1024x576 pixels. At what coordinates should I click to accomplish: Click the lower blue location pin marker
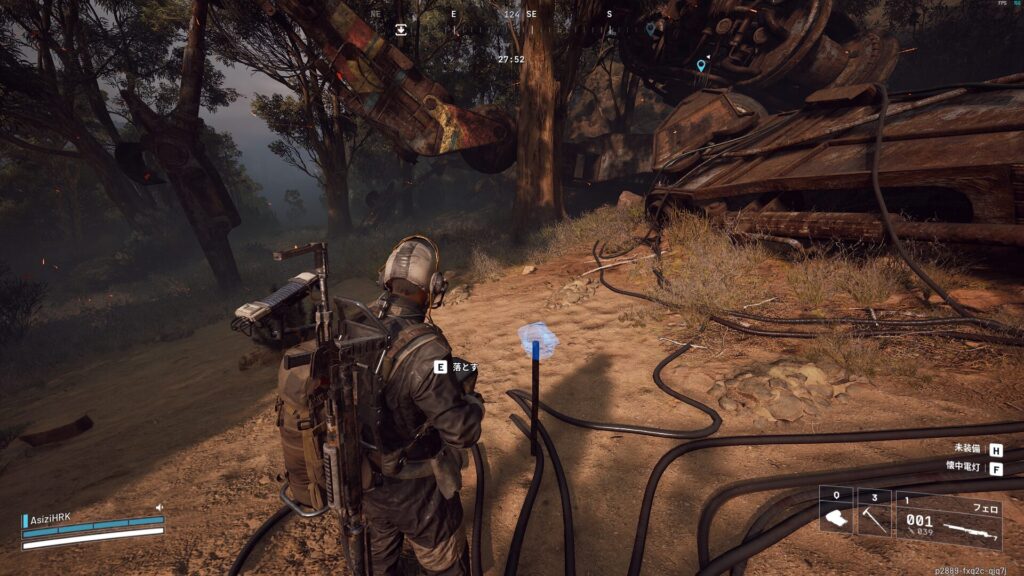(x=701, y=66)
